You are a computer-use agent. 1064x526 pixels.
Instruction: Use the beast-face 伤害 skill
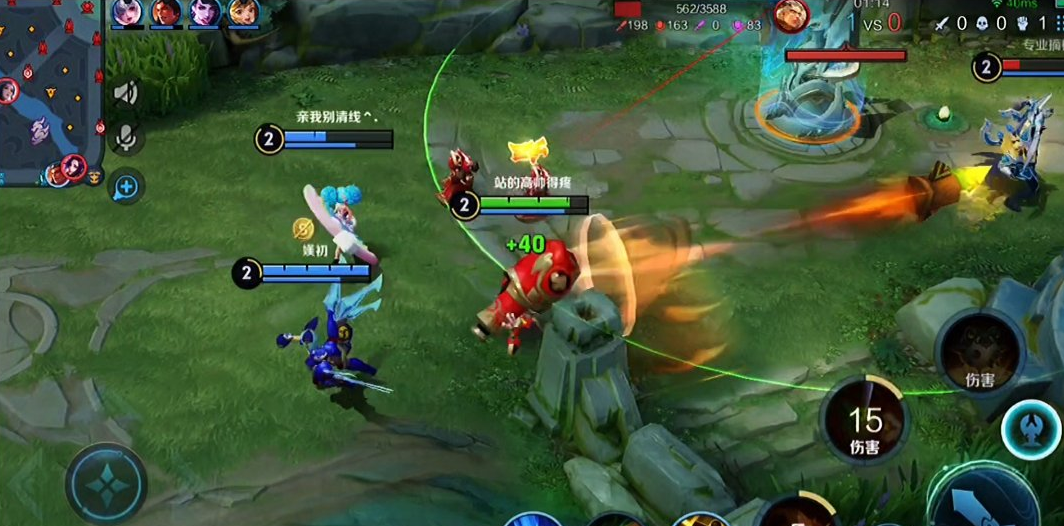pos(979,353)
